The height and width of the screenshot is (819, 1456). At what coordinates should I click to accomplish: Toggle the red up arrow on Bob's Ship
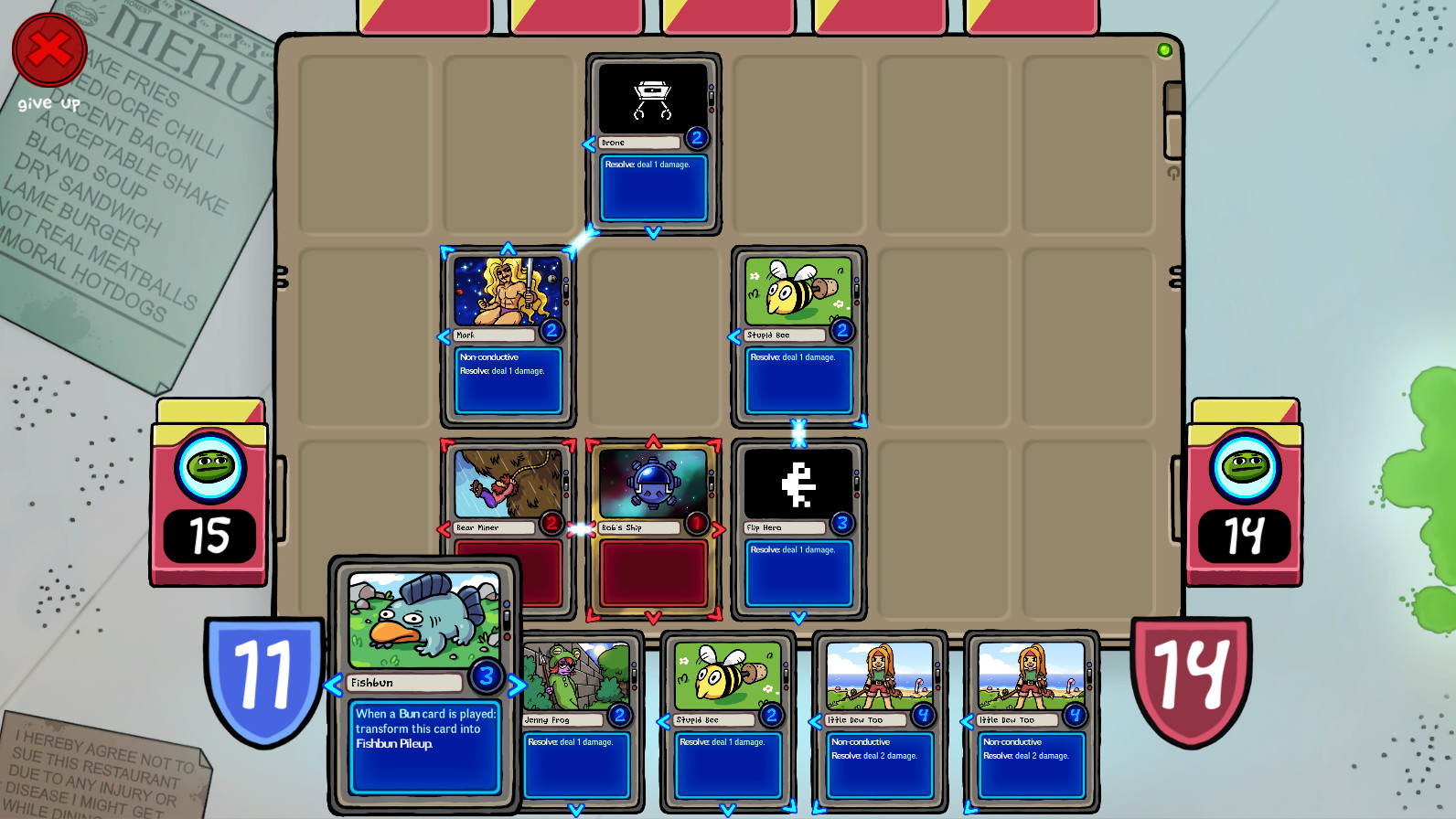coord(652,441)
